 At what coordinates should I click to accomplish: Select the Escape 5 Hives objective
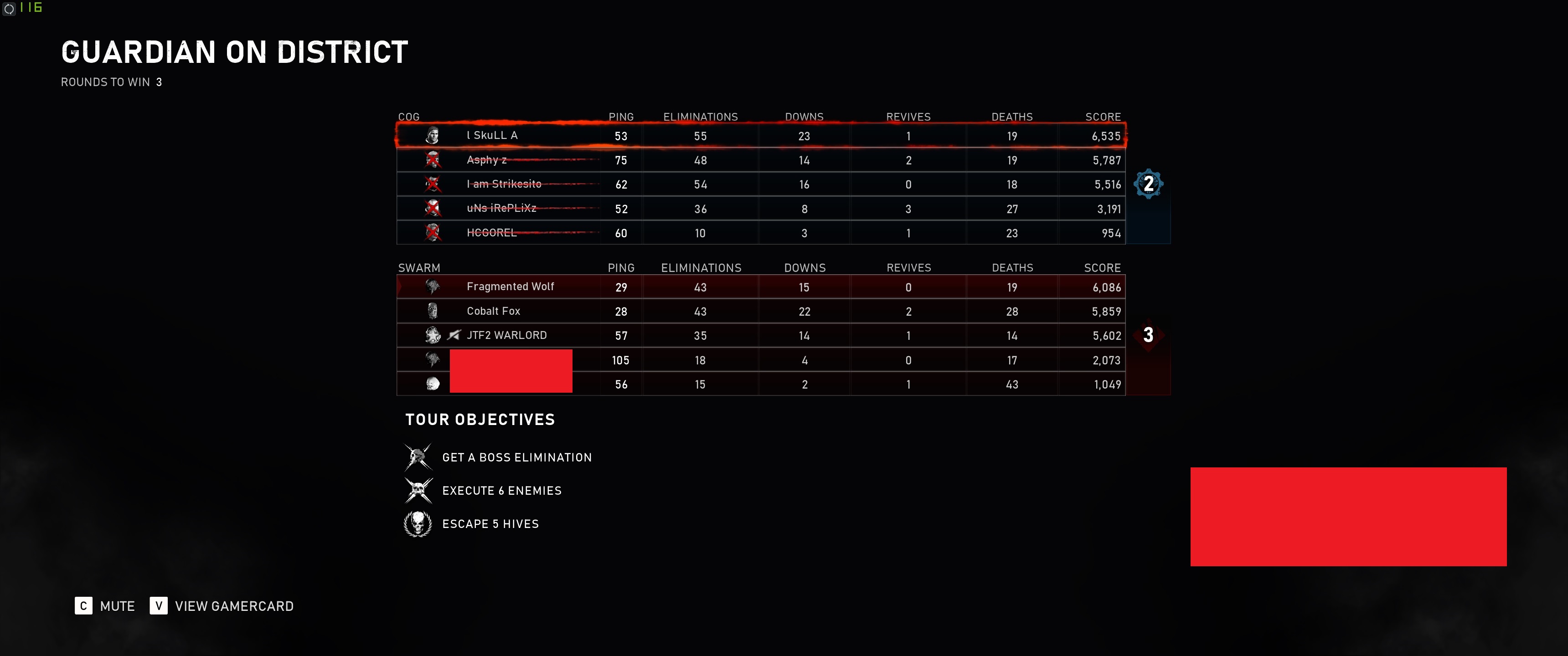click(490, 524)
